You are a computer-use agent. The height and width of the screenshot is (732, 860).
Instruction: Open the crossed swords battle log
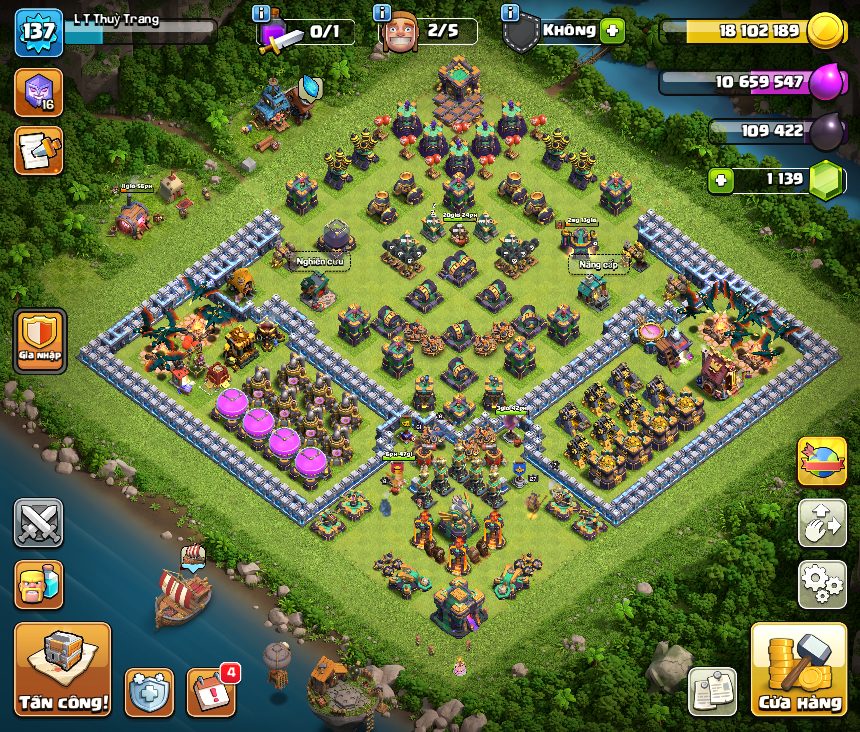39,523
